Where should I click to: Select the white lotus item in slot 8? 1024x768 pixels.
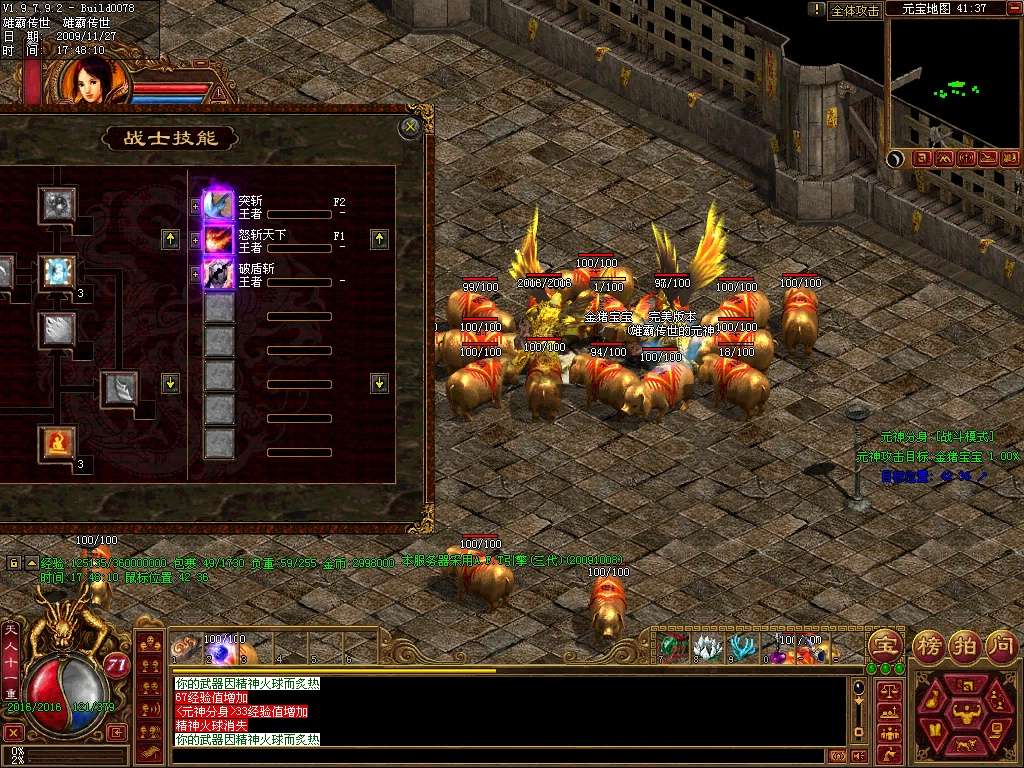708,645
